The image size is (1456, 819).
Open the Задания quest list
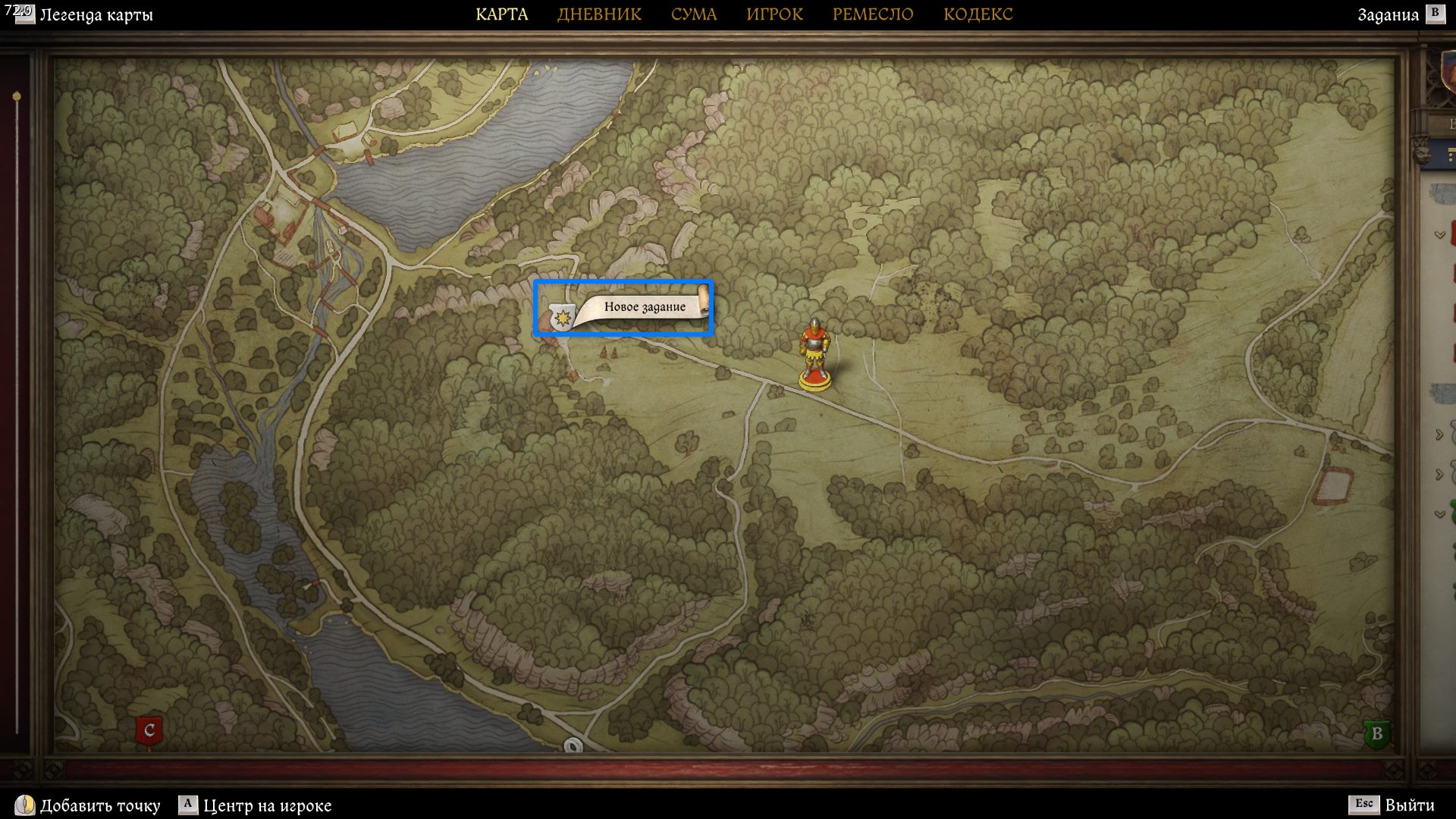point(1388,14)
